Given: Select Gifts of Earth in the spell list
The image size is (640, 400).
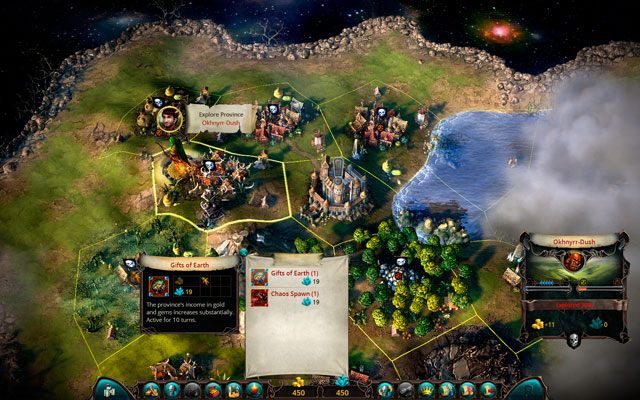Looking at the screenshot, I should (288, 277).
